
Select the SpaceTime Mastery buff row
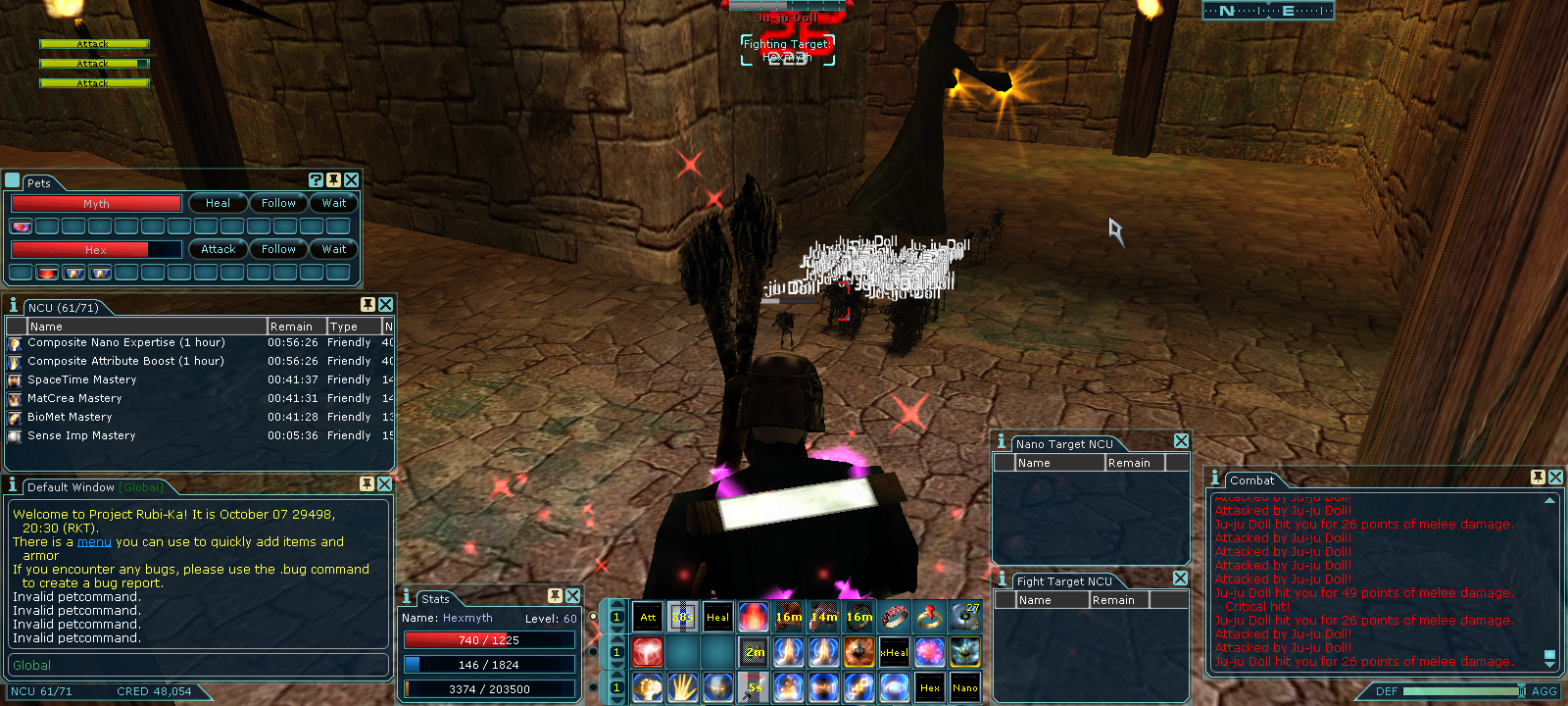[82, 379]
